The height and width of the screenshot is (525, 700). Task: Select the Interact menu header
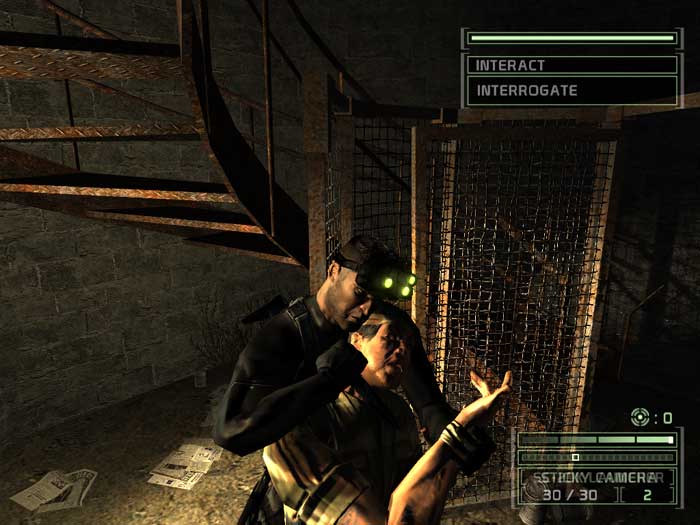pos(573,65)
